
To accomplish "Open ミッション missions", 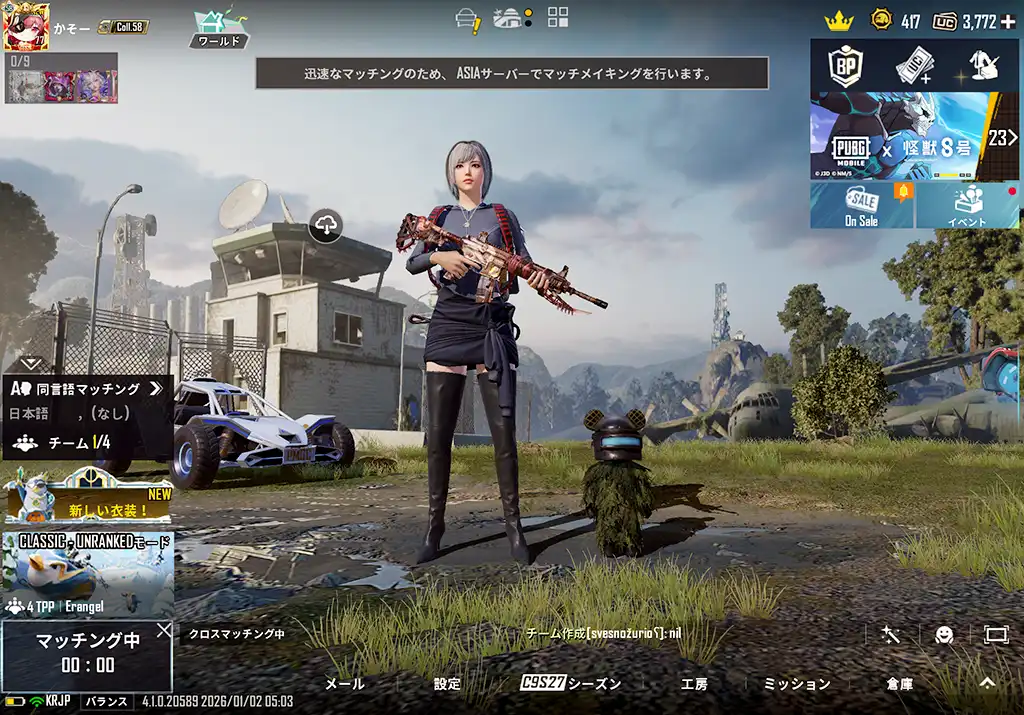I will click(797, 684).
